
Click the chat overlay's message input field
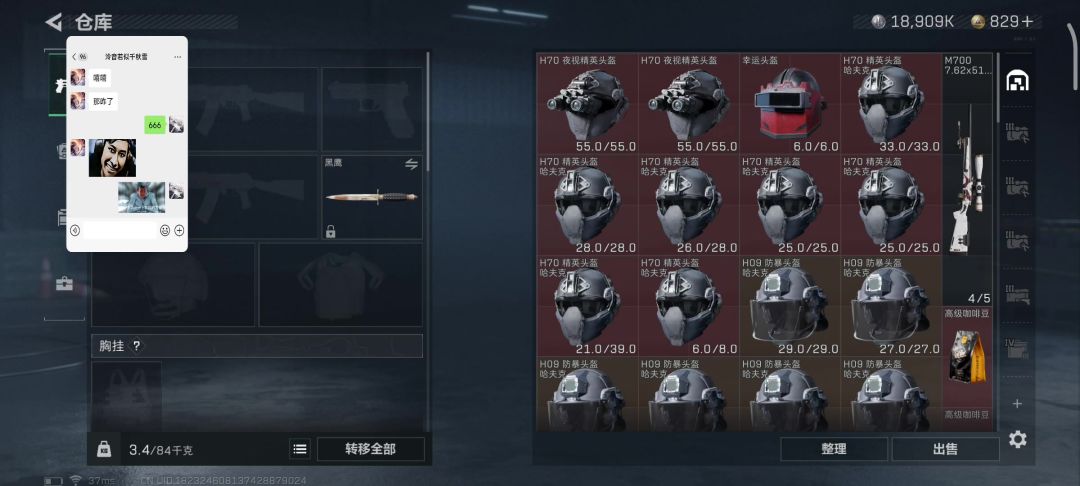coord(119,230)
